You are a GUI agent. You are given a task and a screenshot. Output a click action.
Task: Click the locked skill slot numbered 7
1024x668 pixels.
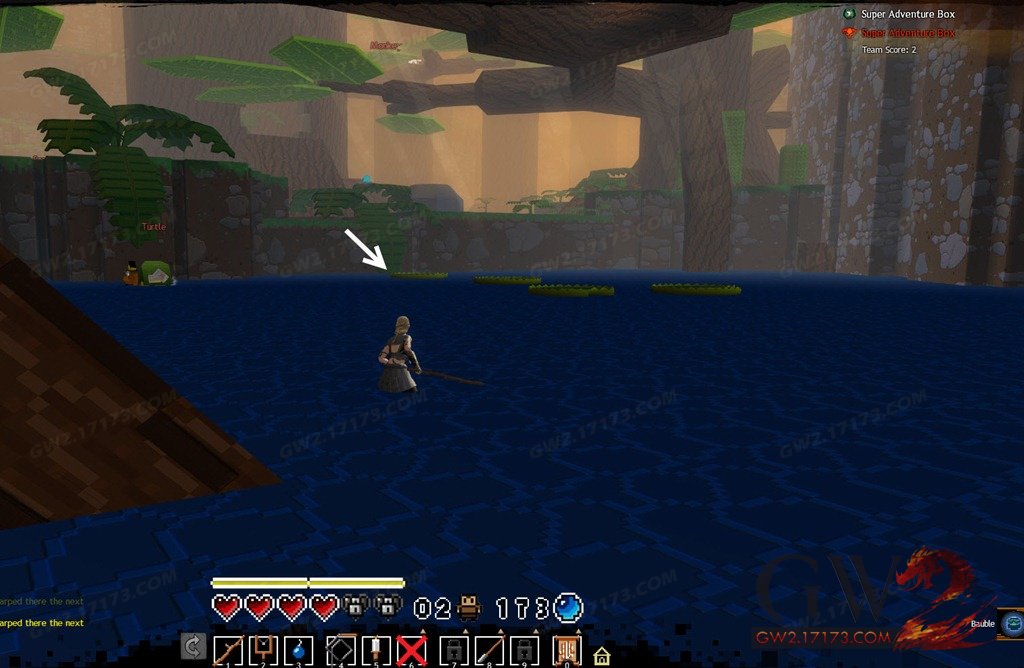tap(453, 651)
